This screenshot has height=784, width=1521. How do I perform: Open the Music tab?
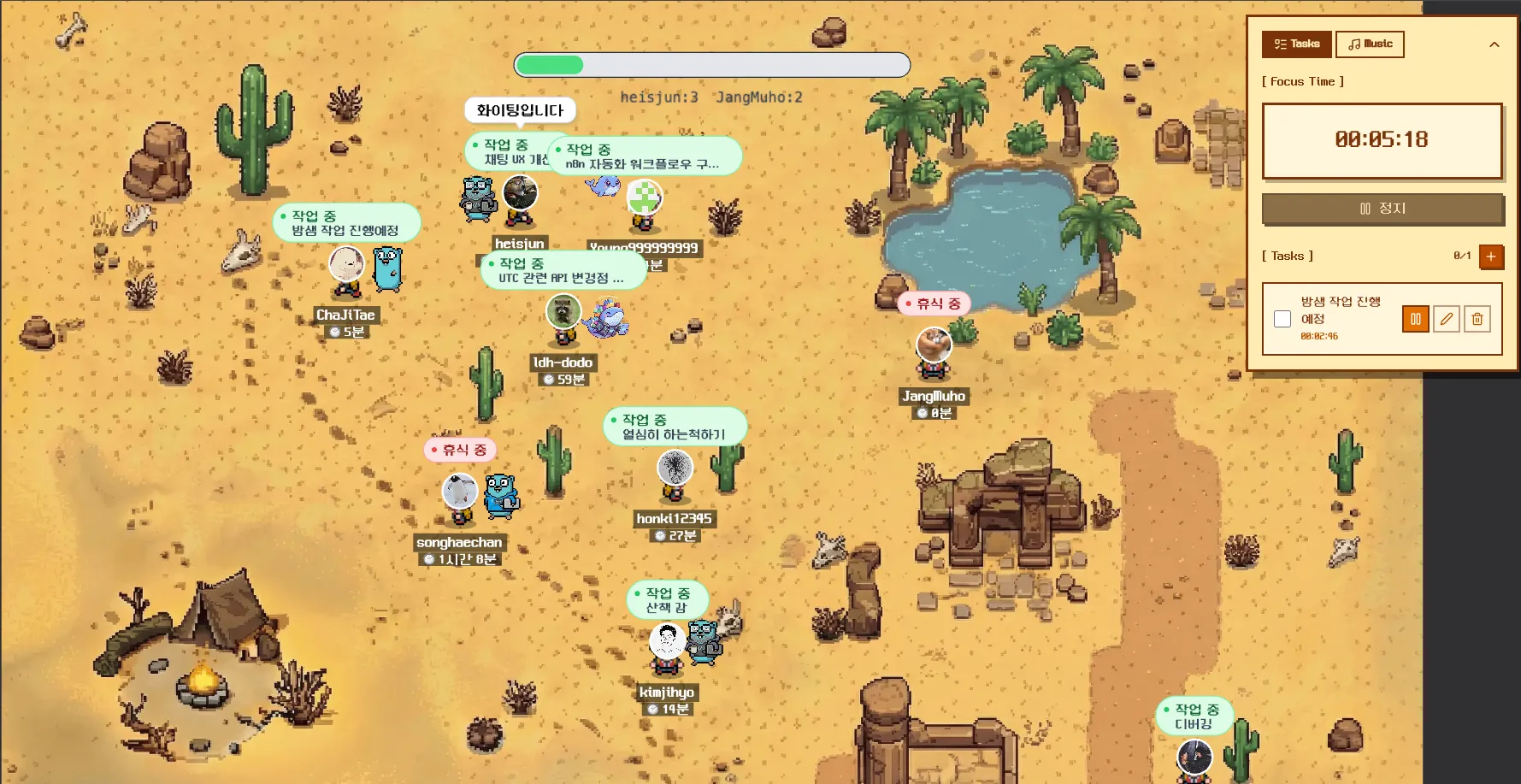[x=1370, y=44]
